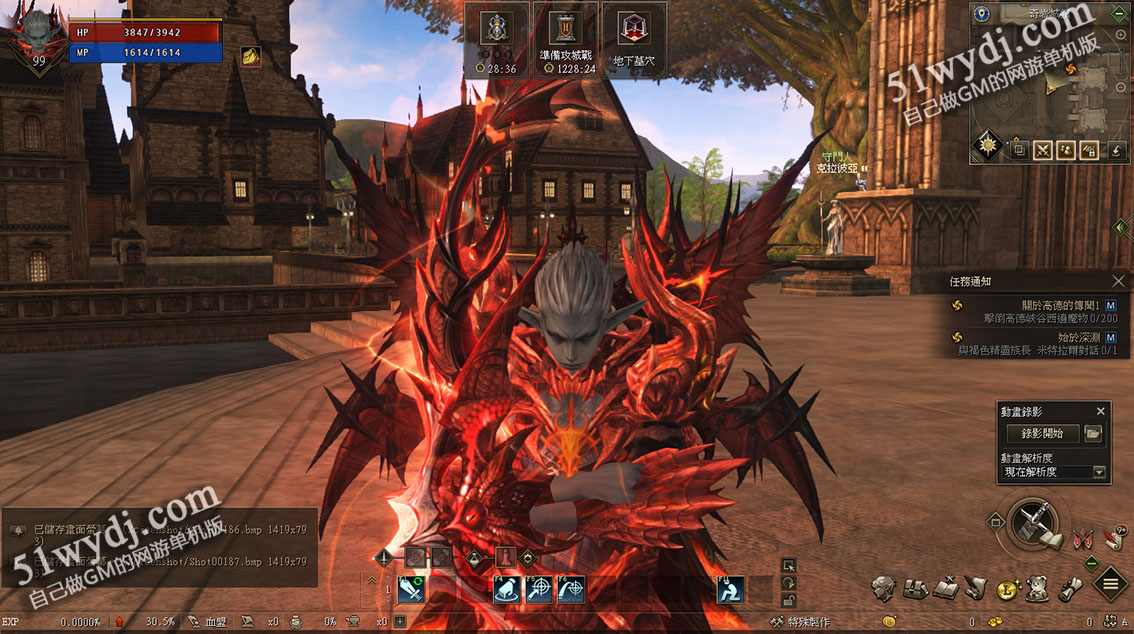1134x634 pixels.
Task: Click the crossed swords button under minimap
Action: click(1043, 150)
